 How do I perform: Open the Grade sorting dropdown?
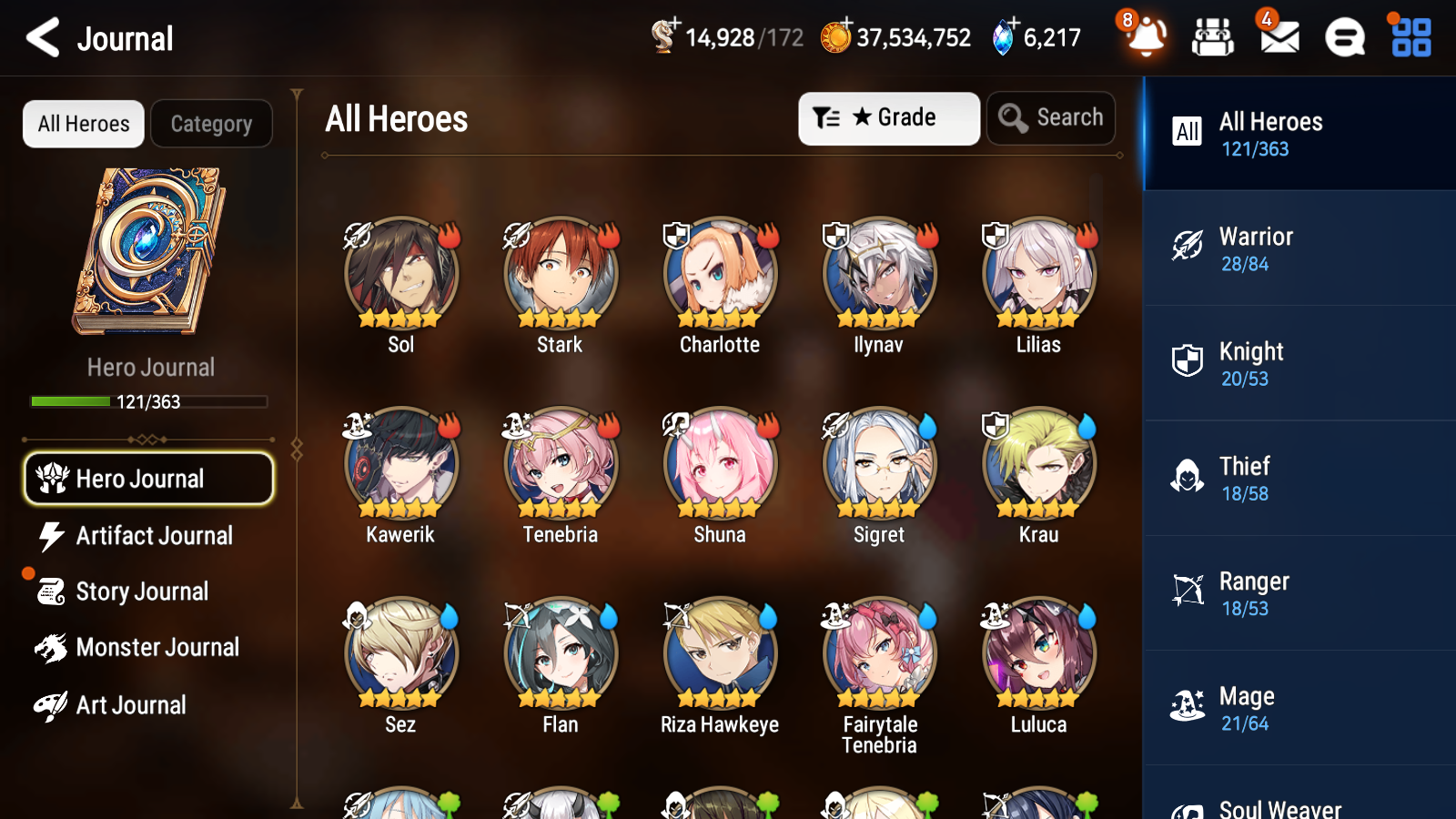coord(888,117)
